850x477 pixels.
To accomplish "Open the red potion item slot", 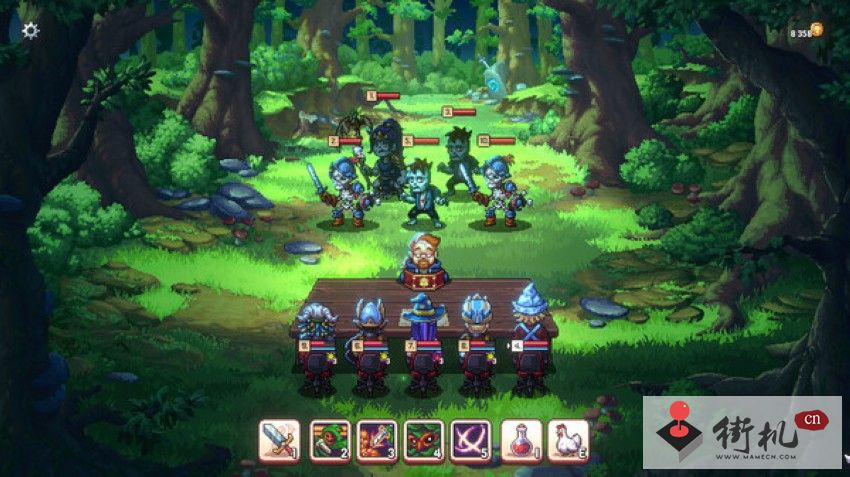I will click(521, 439).
